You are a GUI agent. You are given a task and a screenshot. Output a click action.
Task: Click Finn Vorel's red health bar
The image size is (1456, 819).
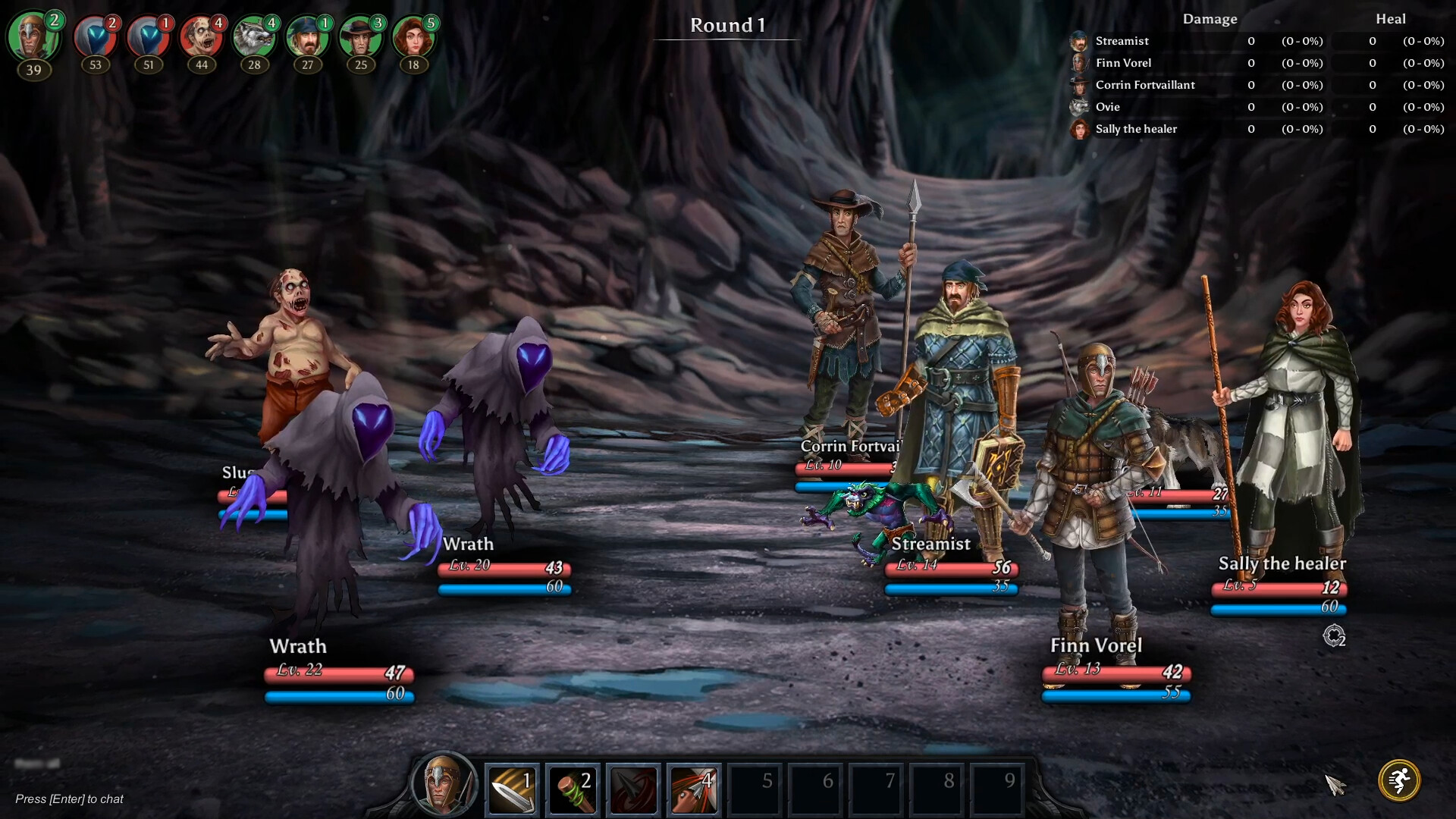point(1115,671)
